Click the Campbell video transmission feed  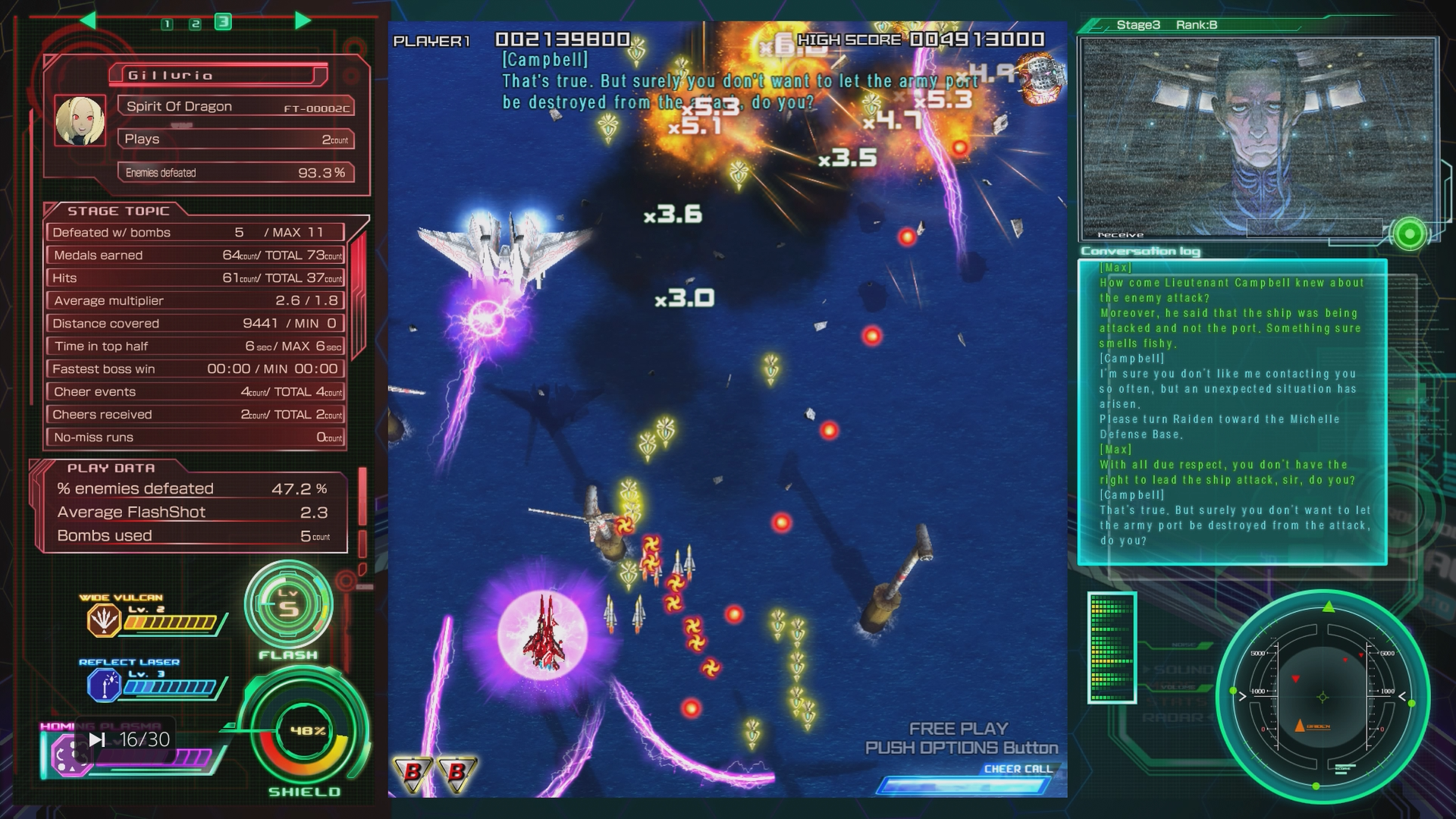pyautogui.click(x=1257, y=138)
